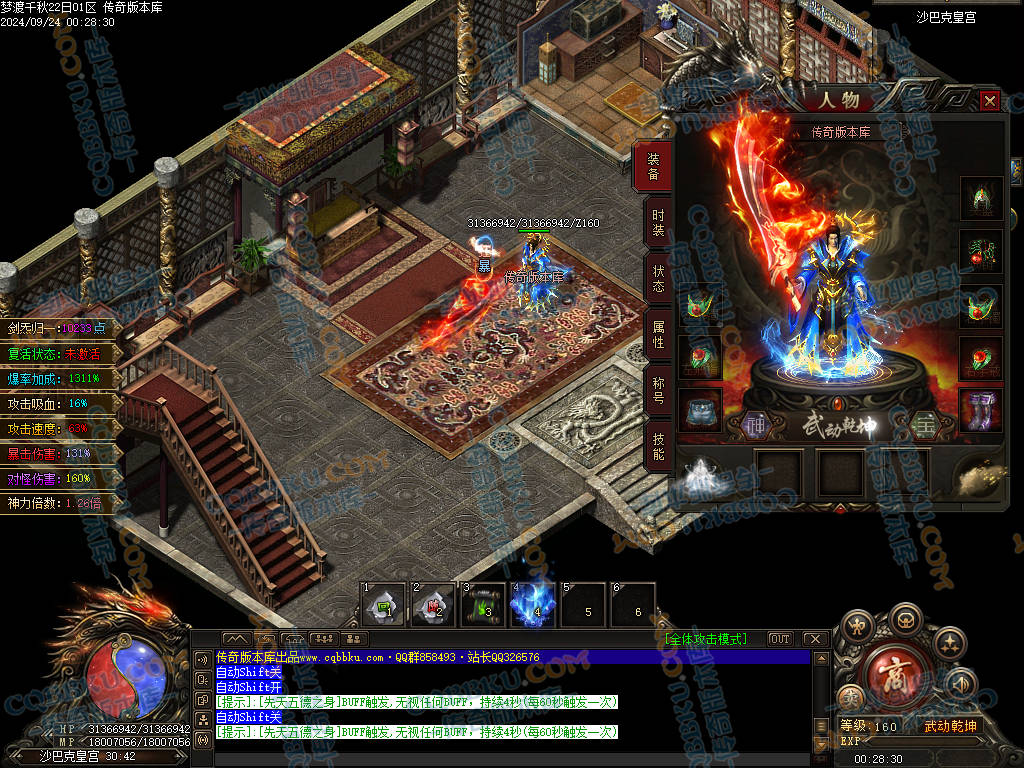Switch to the 装备 equipment tab
The image size is (1024, 768).
[x=654, y=167]
